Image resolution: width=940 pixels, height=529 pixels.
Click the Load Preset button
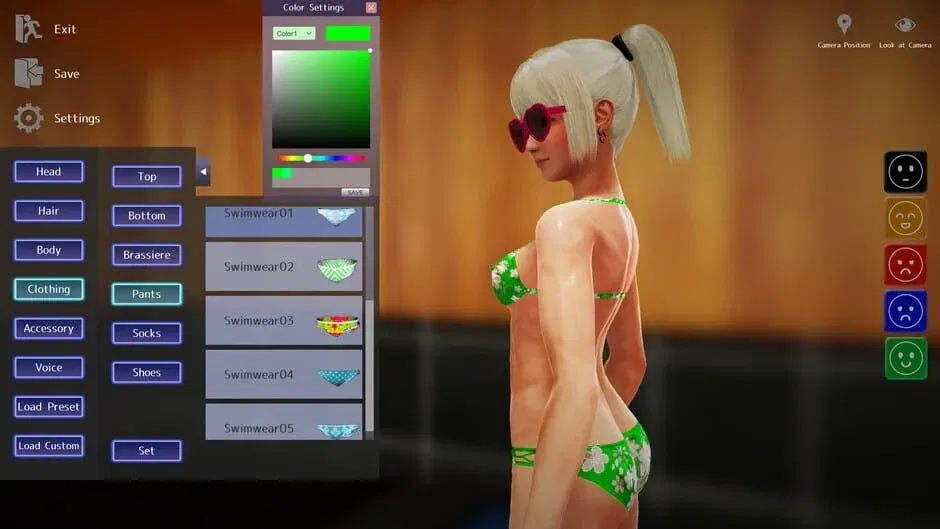coord(49,407)
